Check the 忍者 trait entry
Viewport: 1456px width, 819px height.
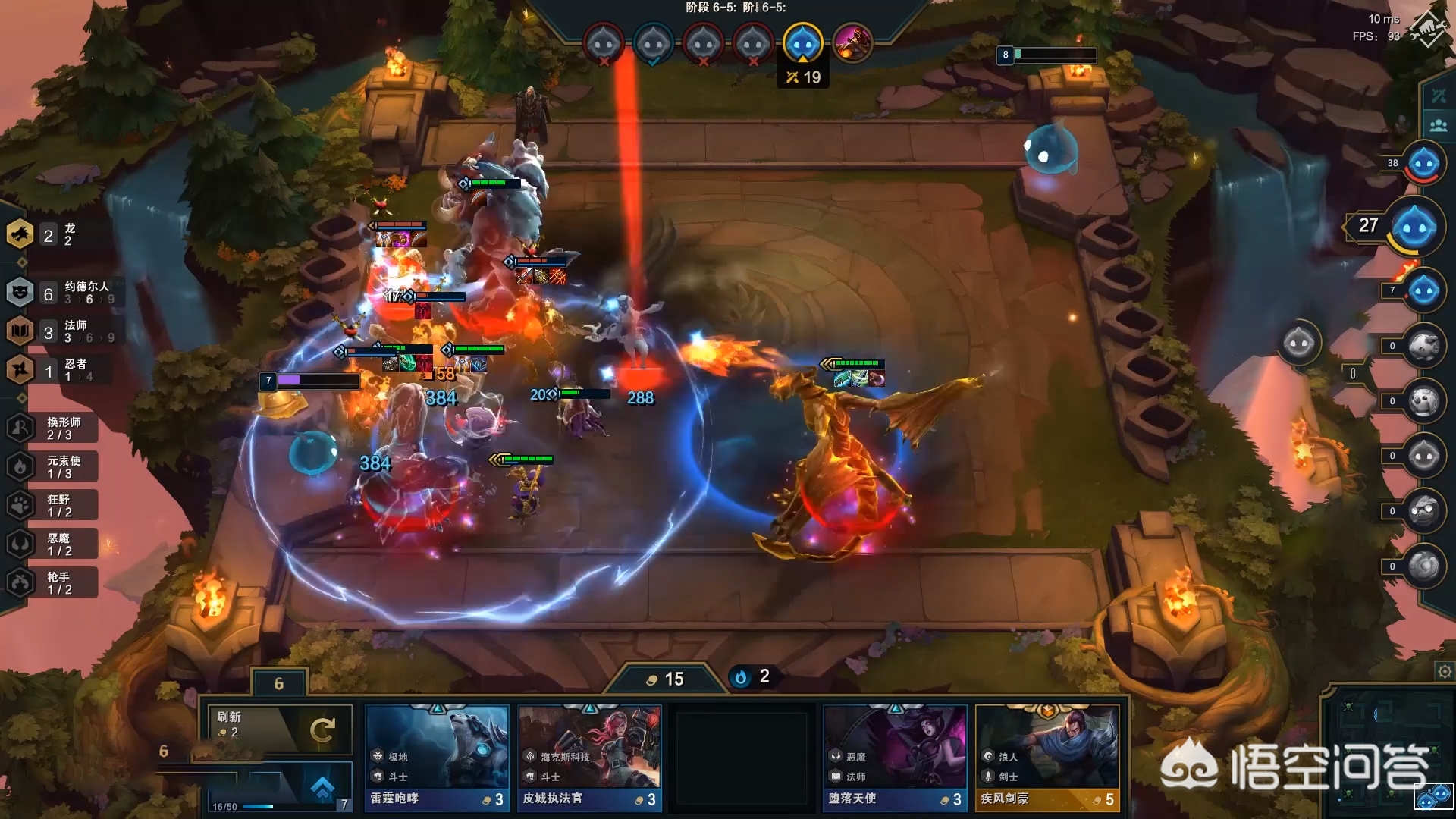coord(53,370)
